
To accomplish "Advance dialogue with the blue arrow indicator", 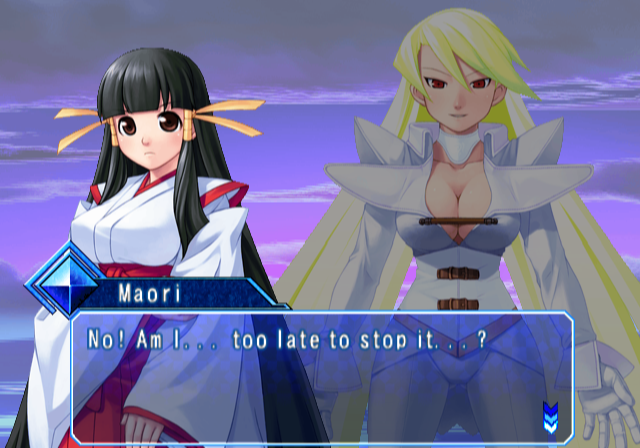I will 549,413.
